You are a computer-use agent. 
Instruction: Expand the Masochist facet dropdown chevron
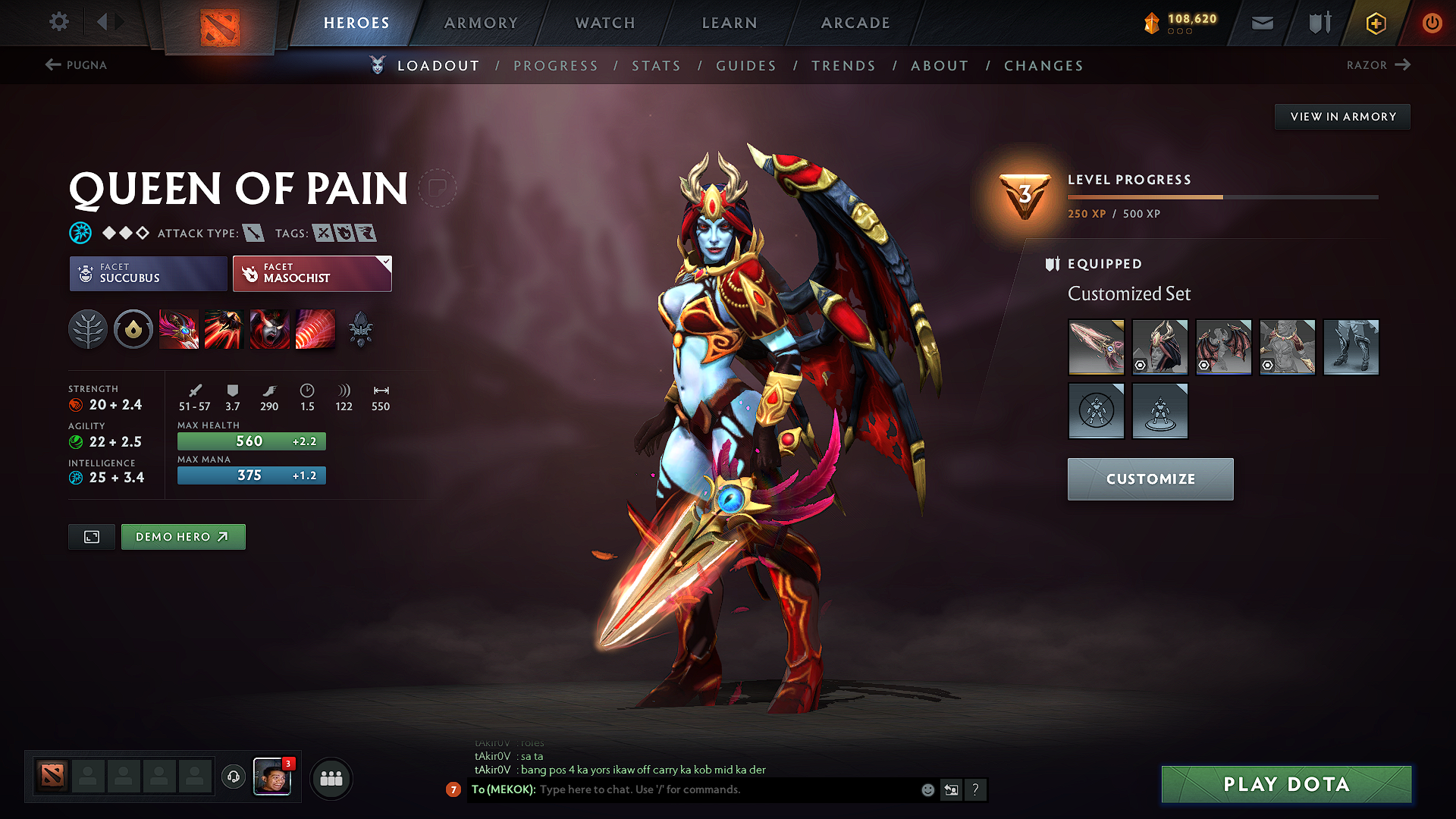(387, 263)
